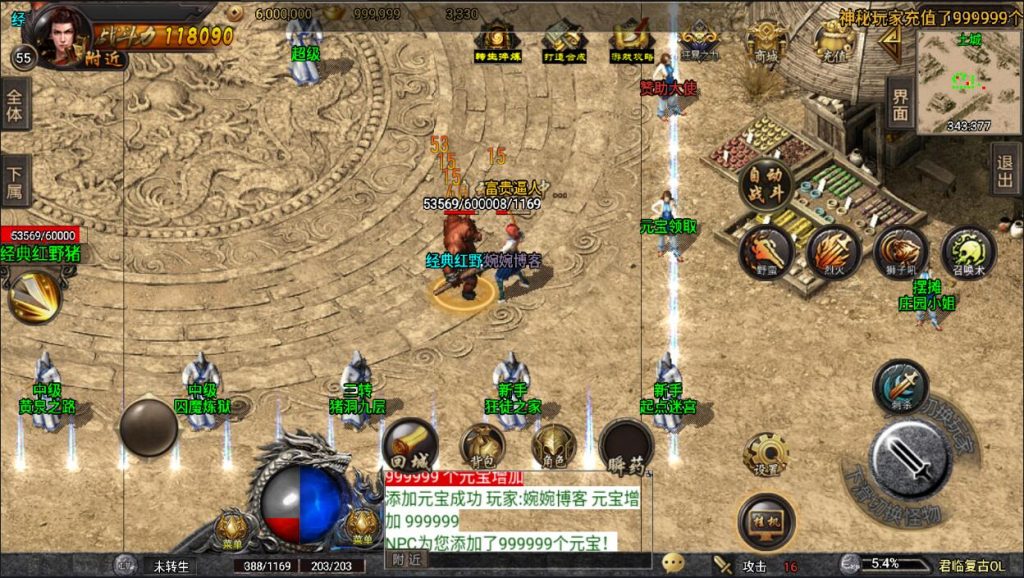Switch to the 全体 target tab
This screenshot has width=1024, height=578.
tap(14, 107)
